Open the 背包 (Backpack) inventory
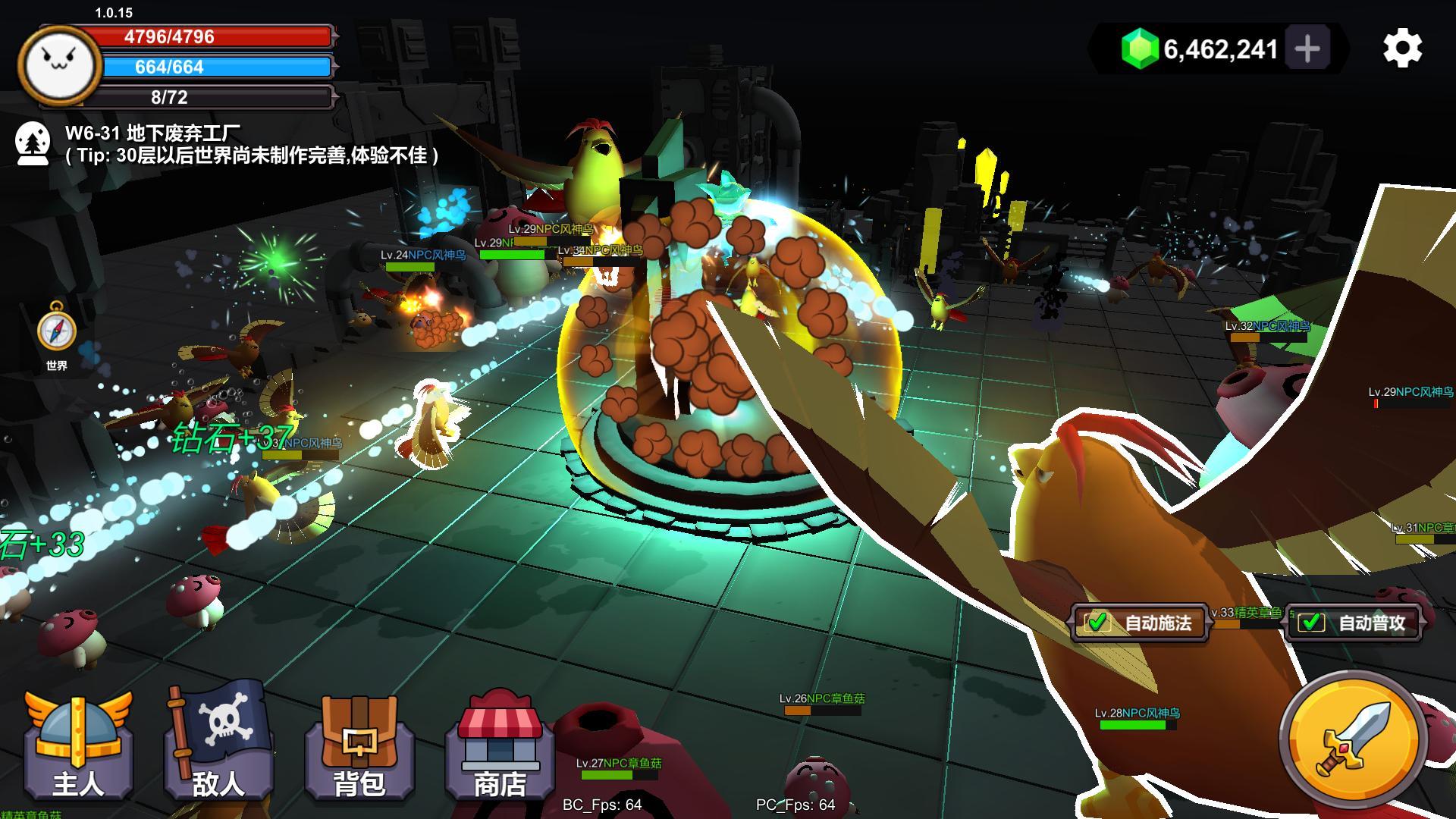This screenshot has width=1456, height=819. coord(359,747)
